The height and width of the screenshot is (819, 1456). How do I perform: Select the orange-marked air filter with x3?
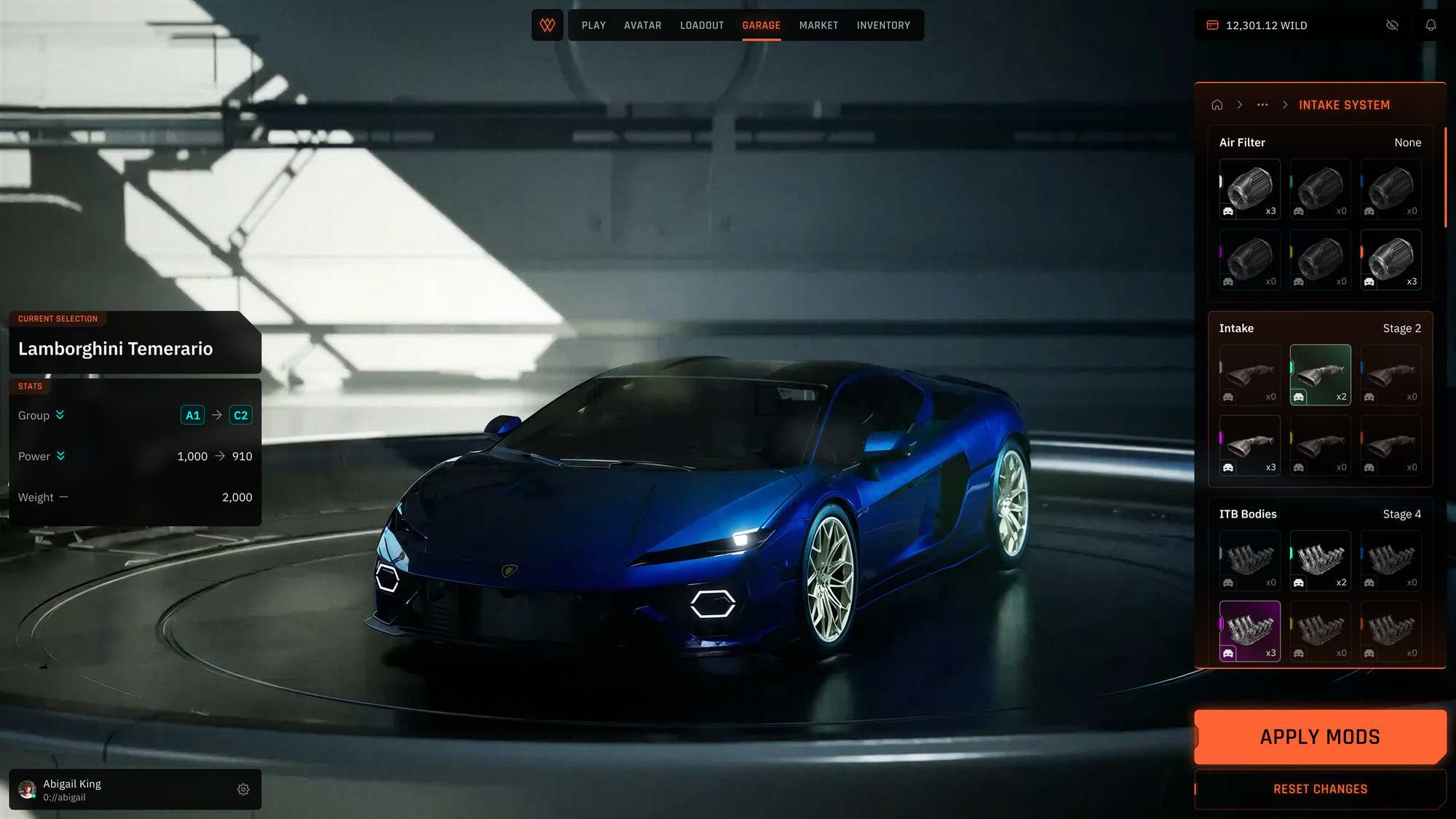(1390, 260)
